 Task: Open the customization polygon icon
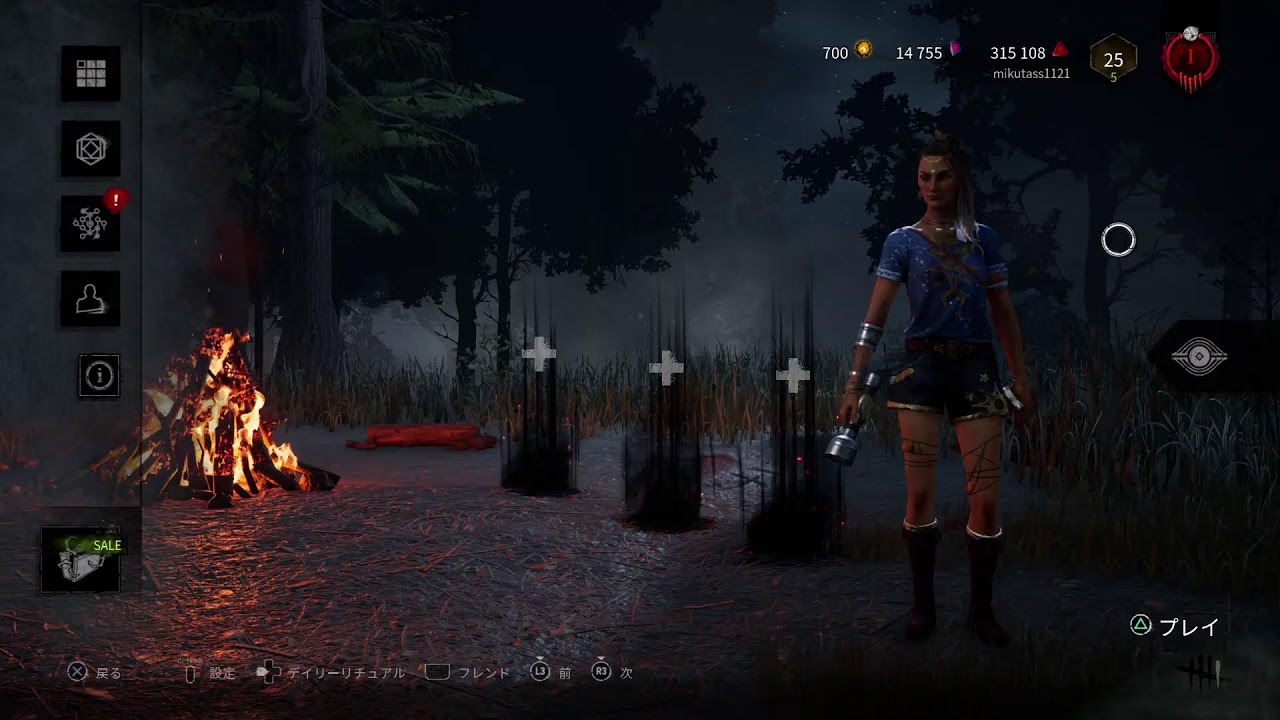point(91,149)
